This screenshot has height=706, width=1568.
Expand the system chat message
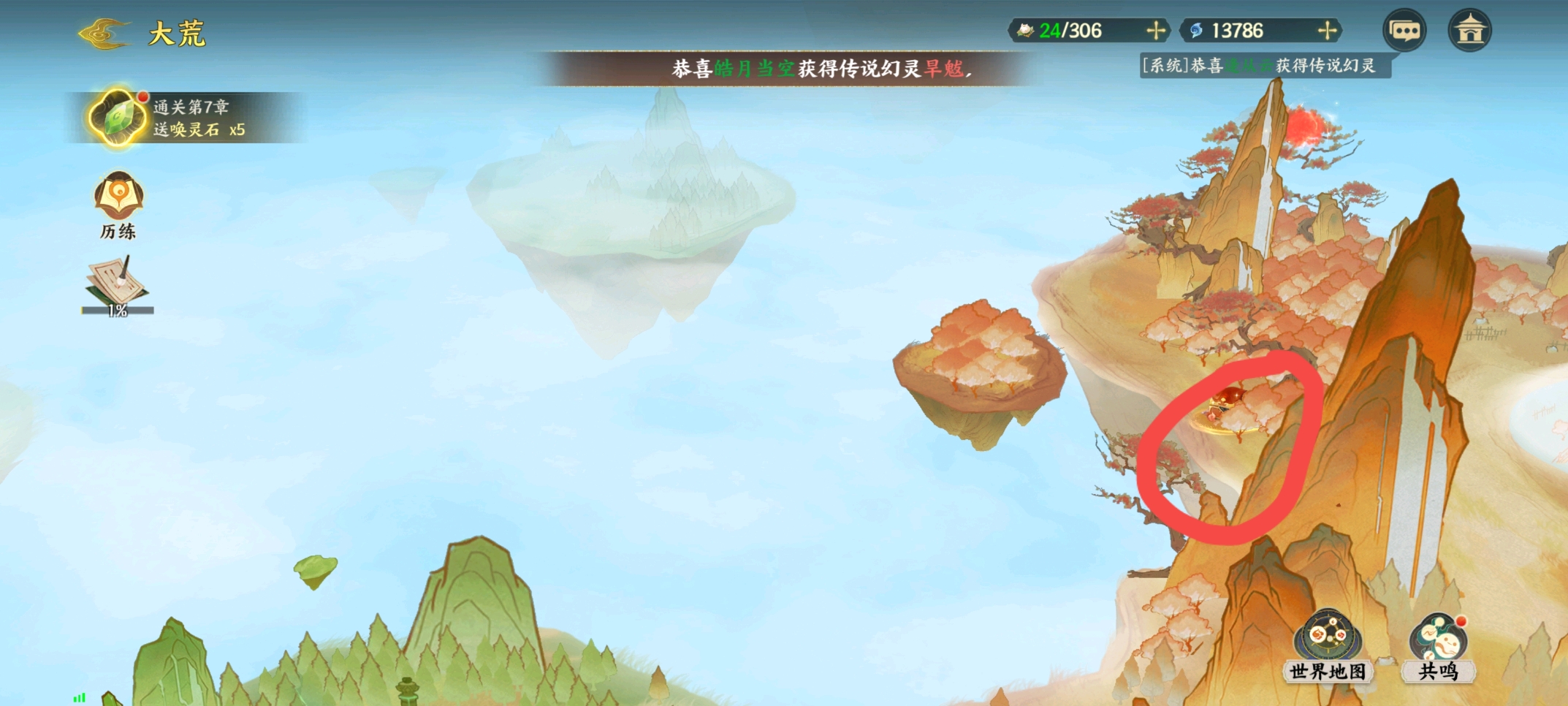[x=1264, y=66]
